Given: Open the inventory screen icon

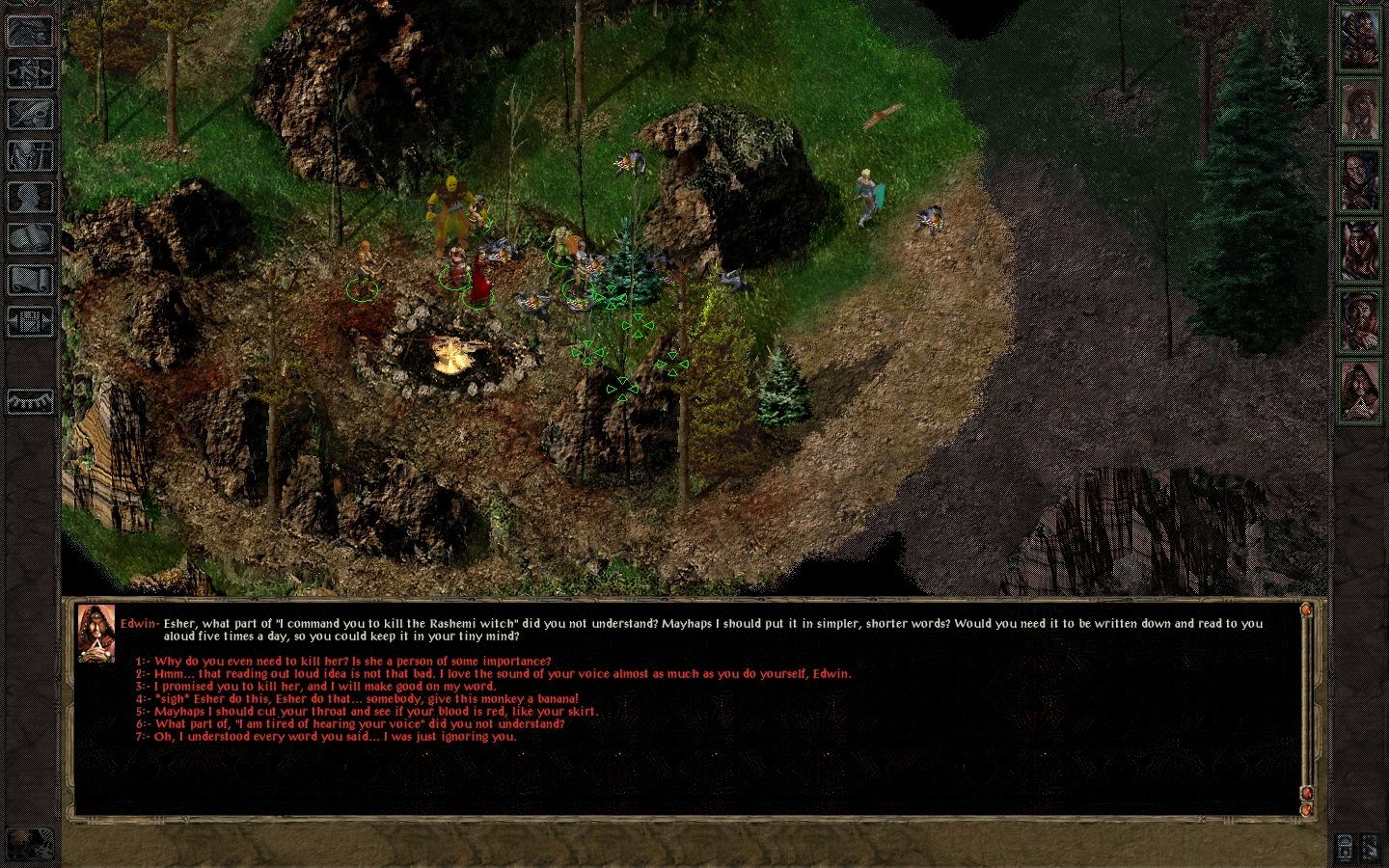Looking at the screenshot, I should [x=31, y=155].
